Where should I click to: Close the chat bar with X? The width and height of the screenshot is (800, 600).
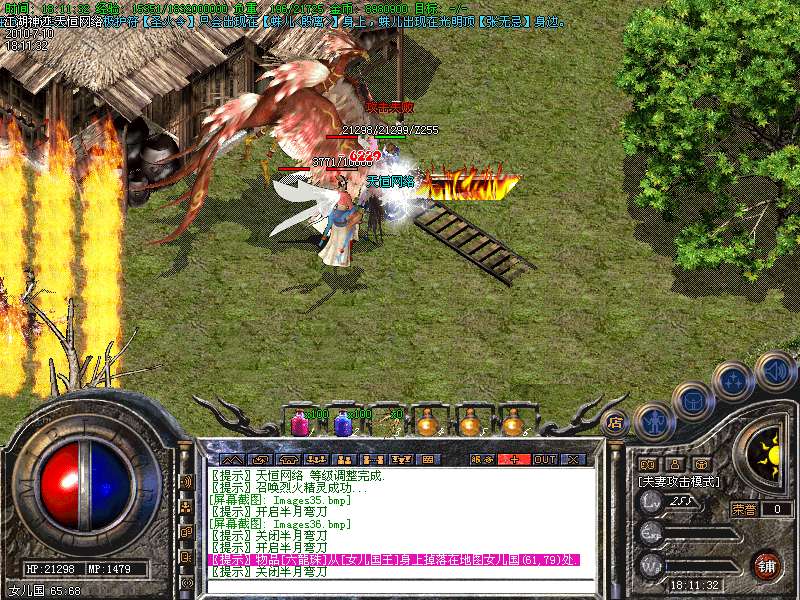coord(573,459)
